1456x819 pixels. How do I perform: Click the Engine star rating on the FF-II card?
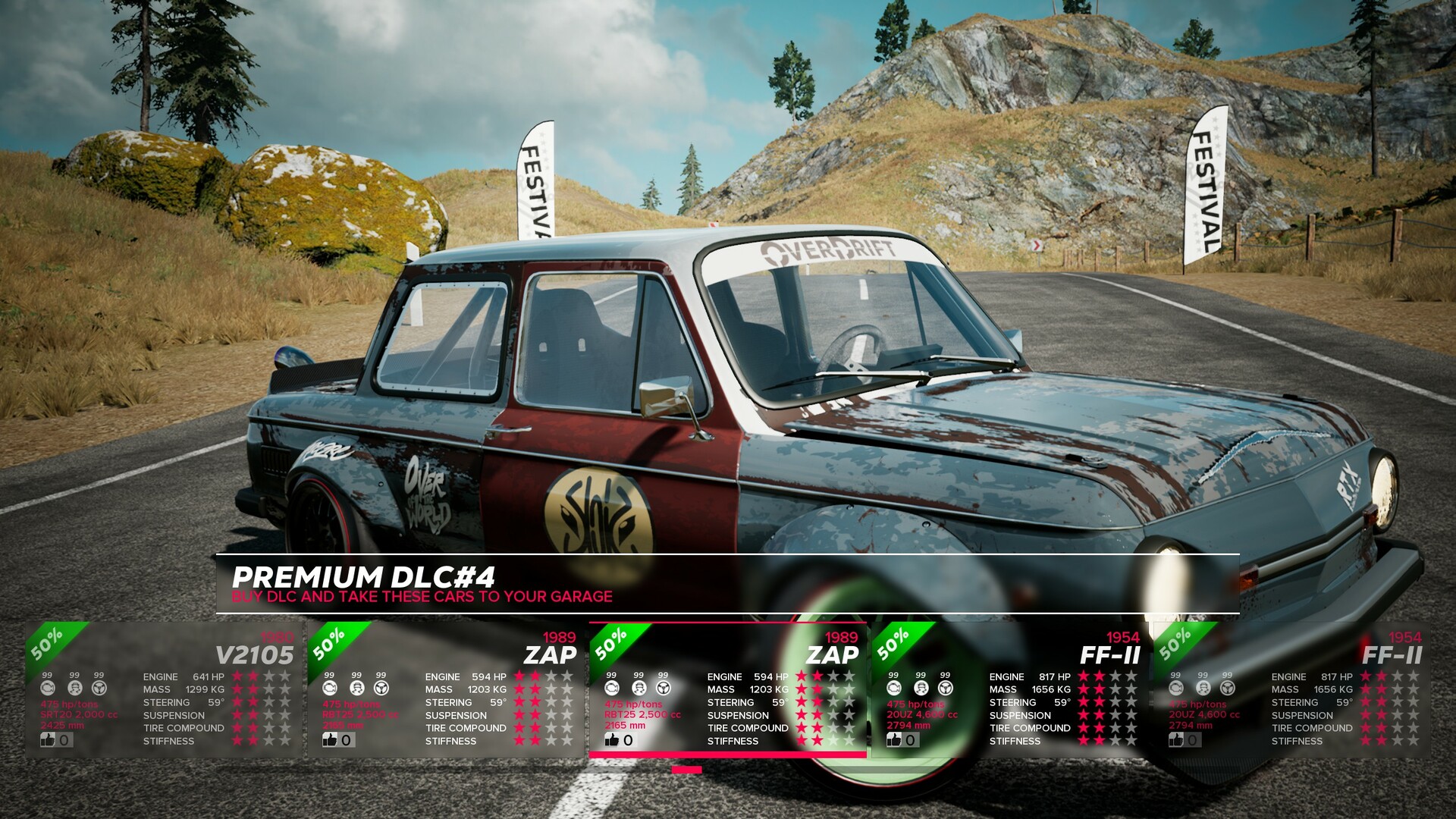click(x=1107, y=676)
